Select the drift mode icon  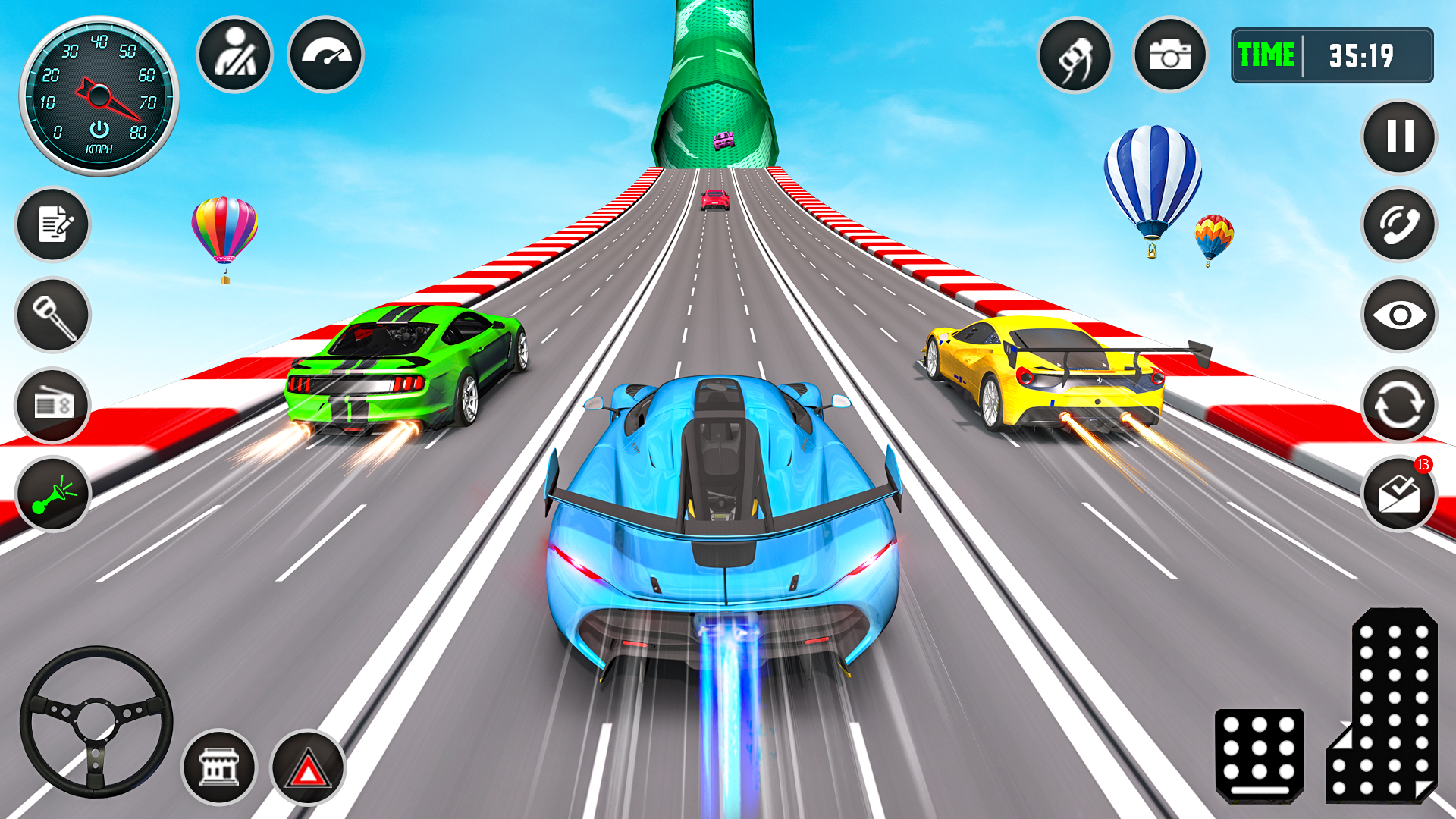(1076, 55)
